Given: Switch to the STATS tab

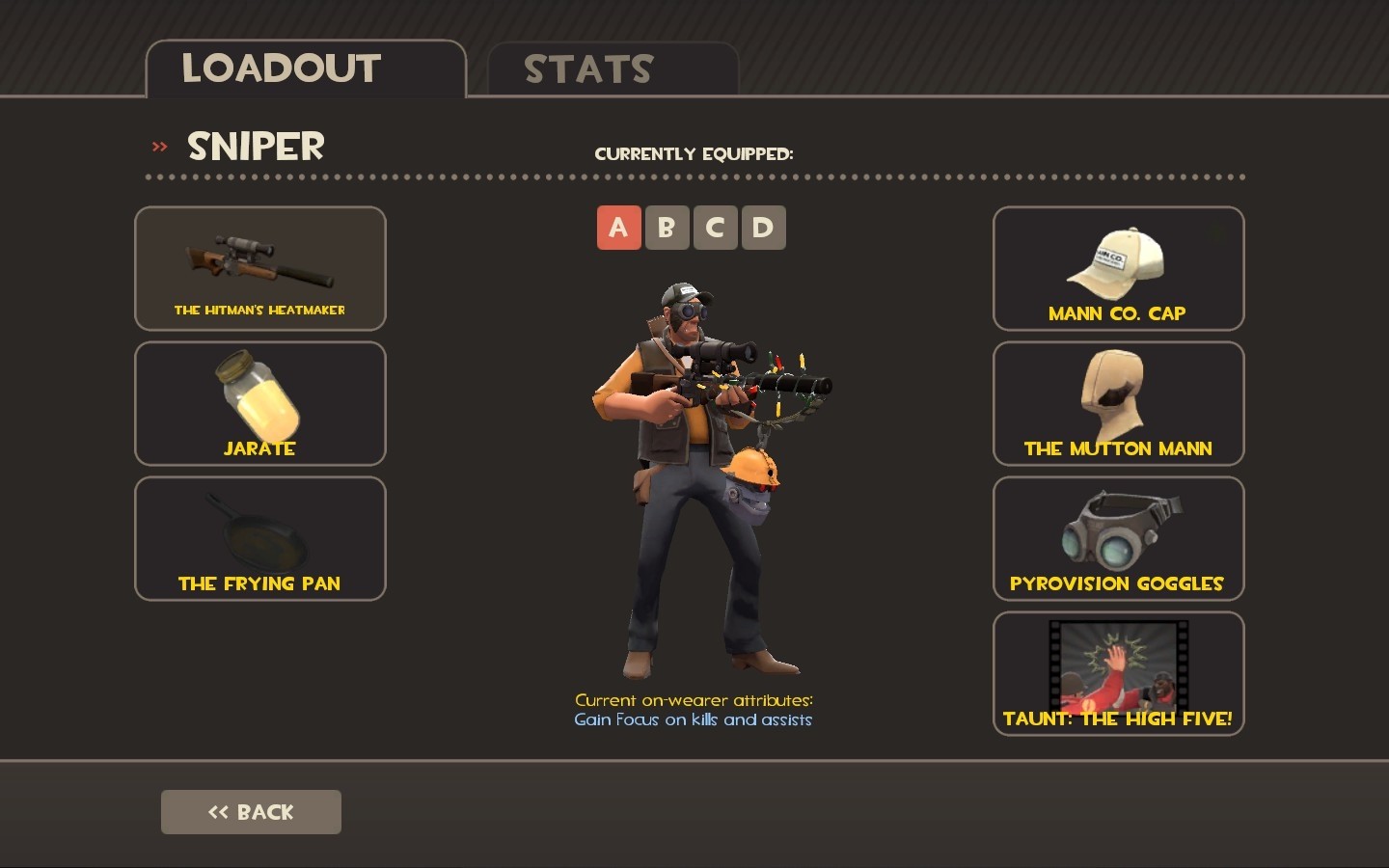Looking at the screenshot, I should [x=587, y=68].
